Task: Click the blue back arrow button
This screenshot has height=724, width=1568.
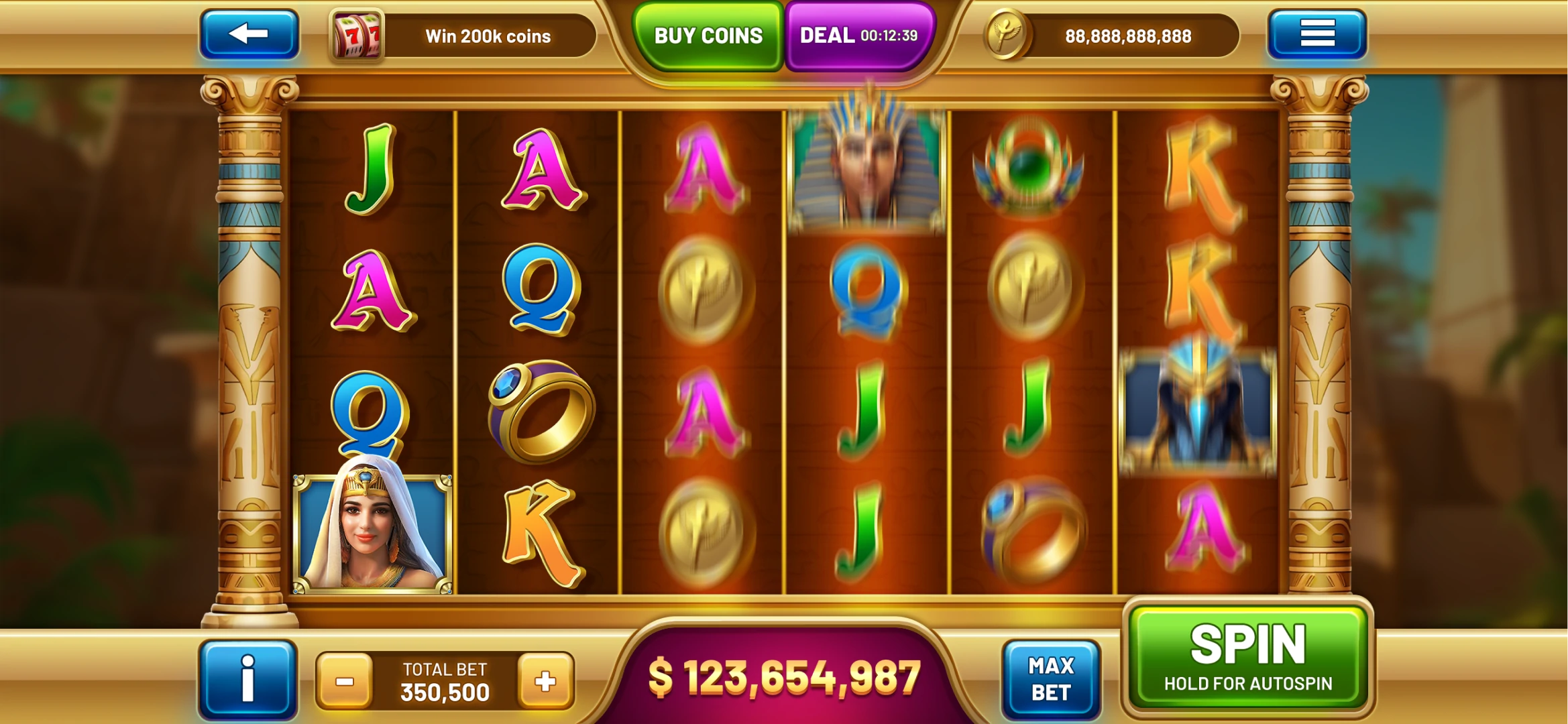Action: click(249, 34)
